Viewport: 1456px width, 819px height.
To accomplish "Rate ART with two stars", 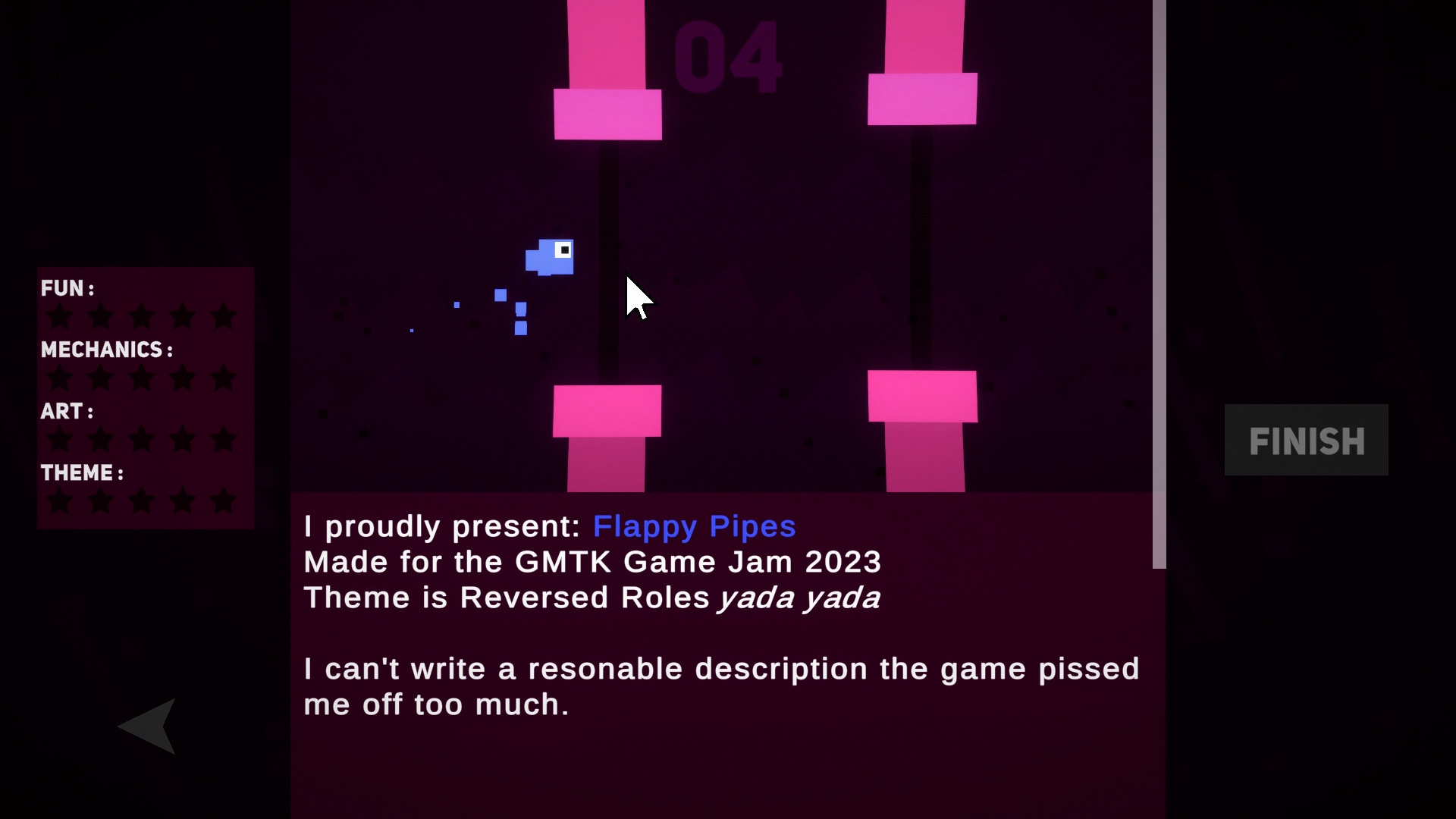I will pos(101,438).
